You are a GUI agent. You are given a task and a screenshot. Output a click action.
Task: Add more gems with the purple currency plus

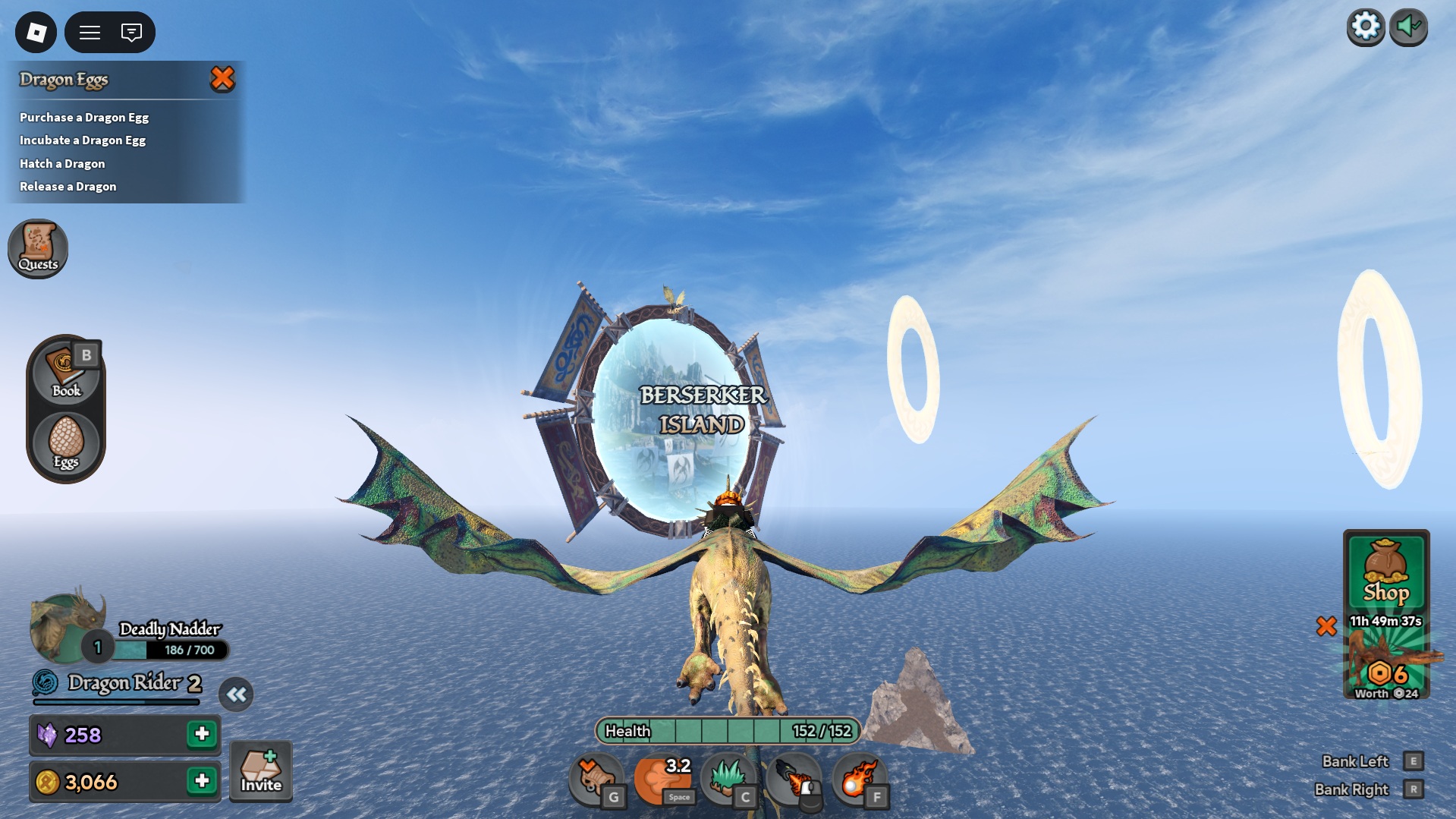[x=202, y=735]
